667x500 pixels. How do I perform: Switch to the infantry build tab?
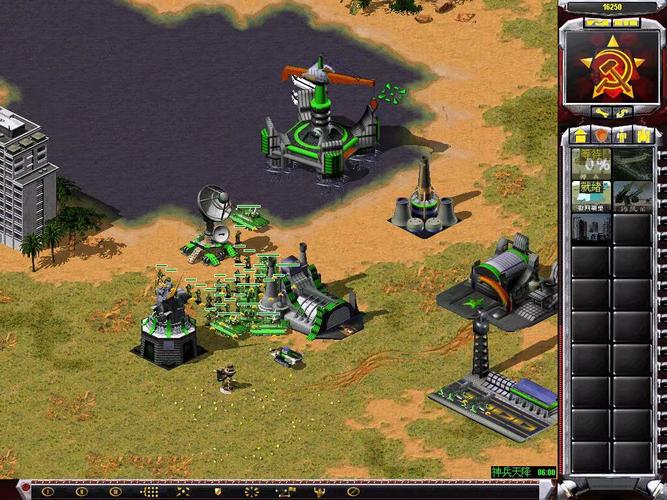pos(623,135)
